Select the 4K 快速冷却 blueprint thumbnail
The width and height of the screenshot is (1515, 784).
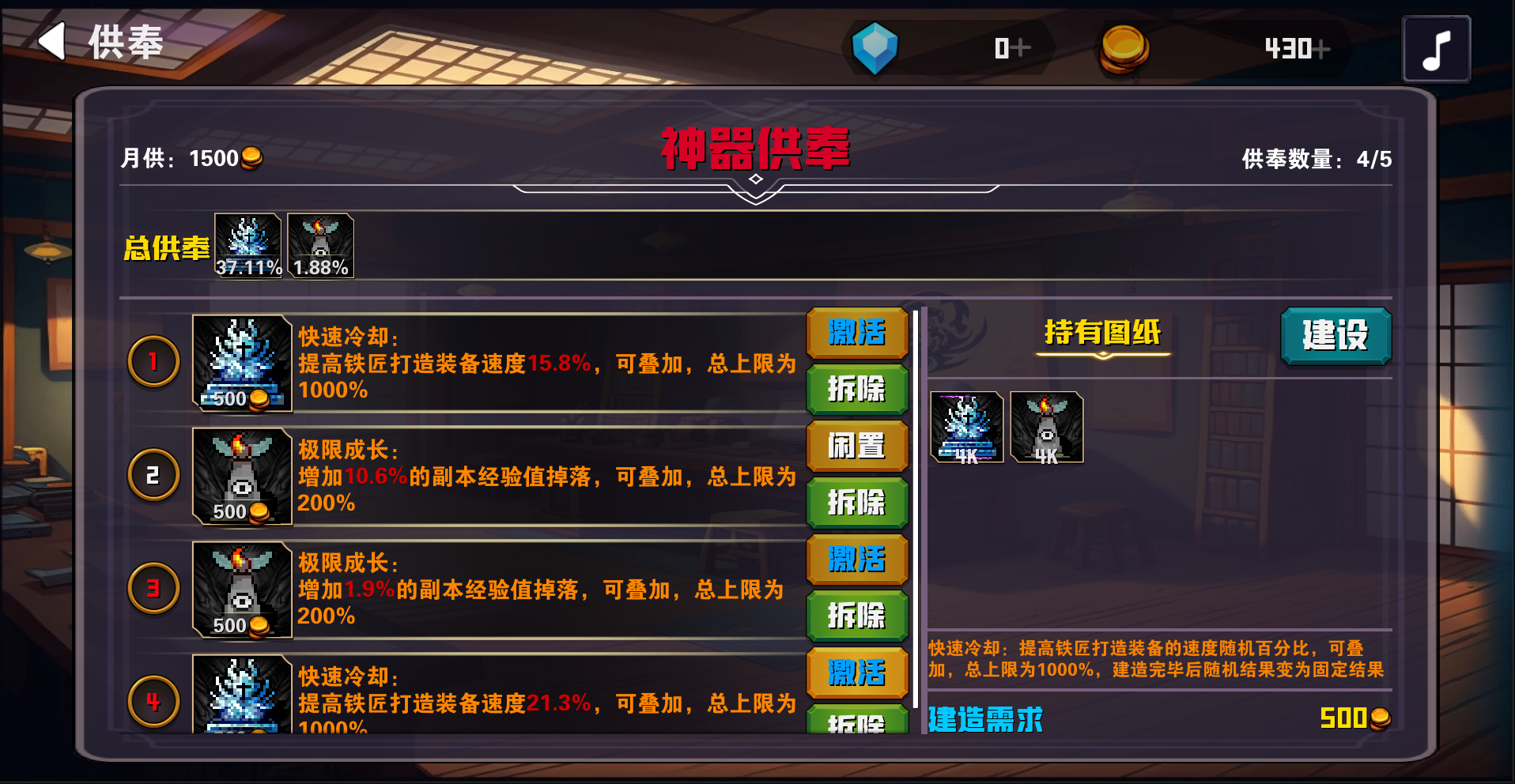pyautogui.click(x=965, y=427)
